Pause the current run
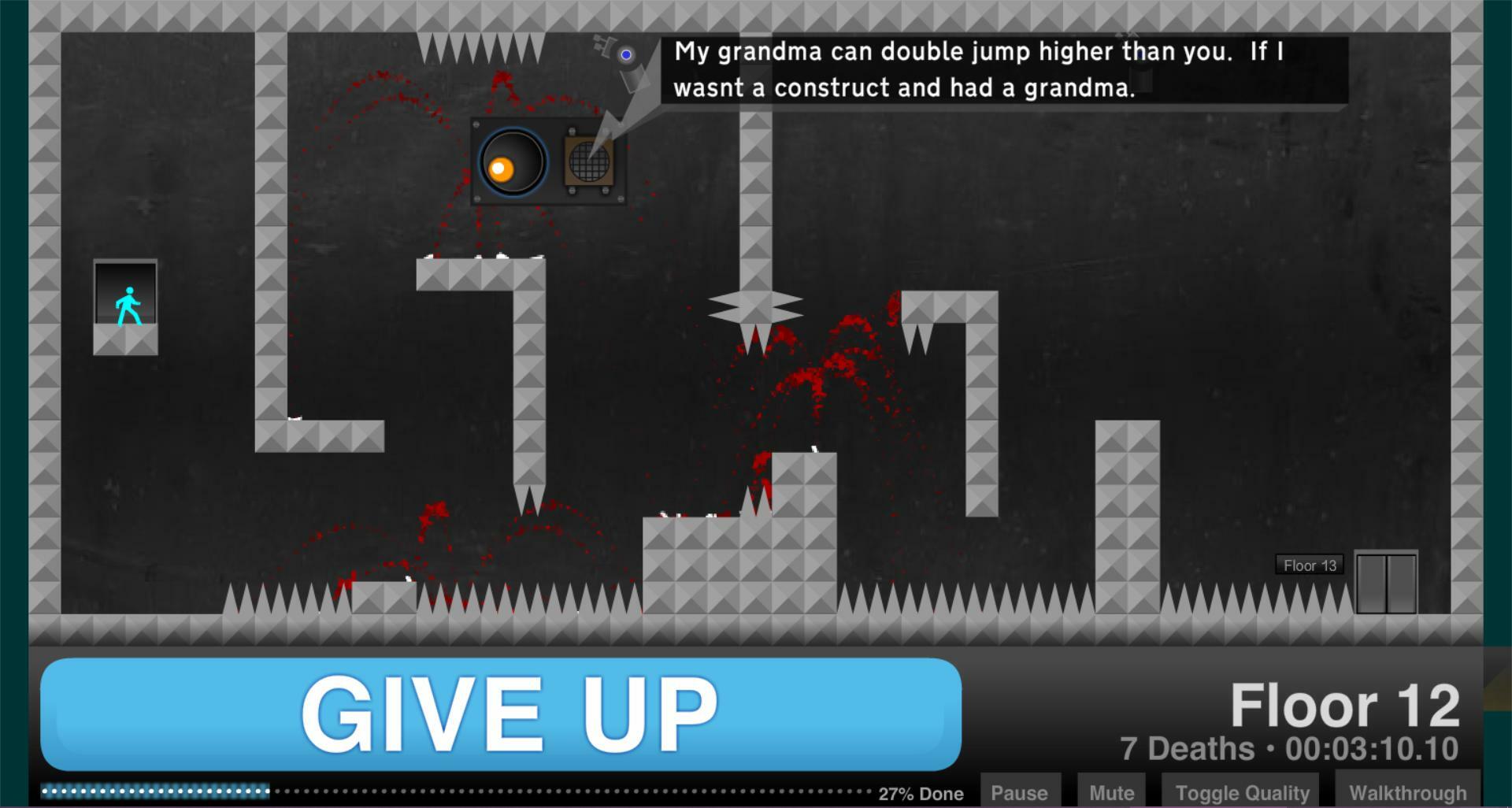Image resolution: width=1512 pixels, height=808 pixels. coord(1021,794)
